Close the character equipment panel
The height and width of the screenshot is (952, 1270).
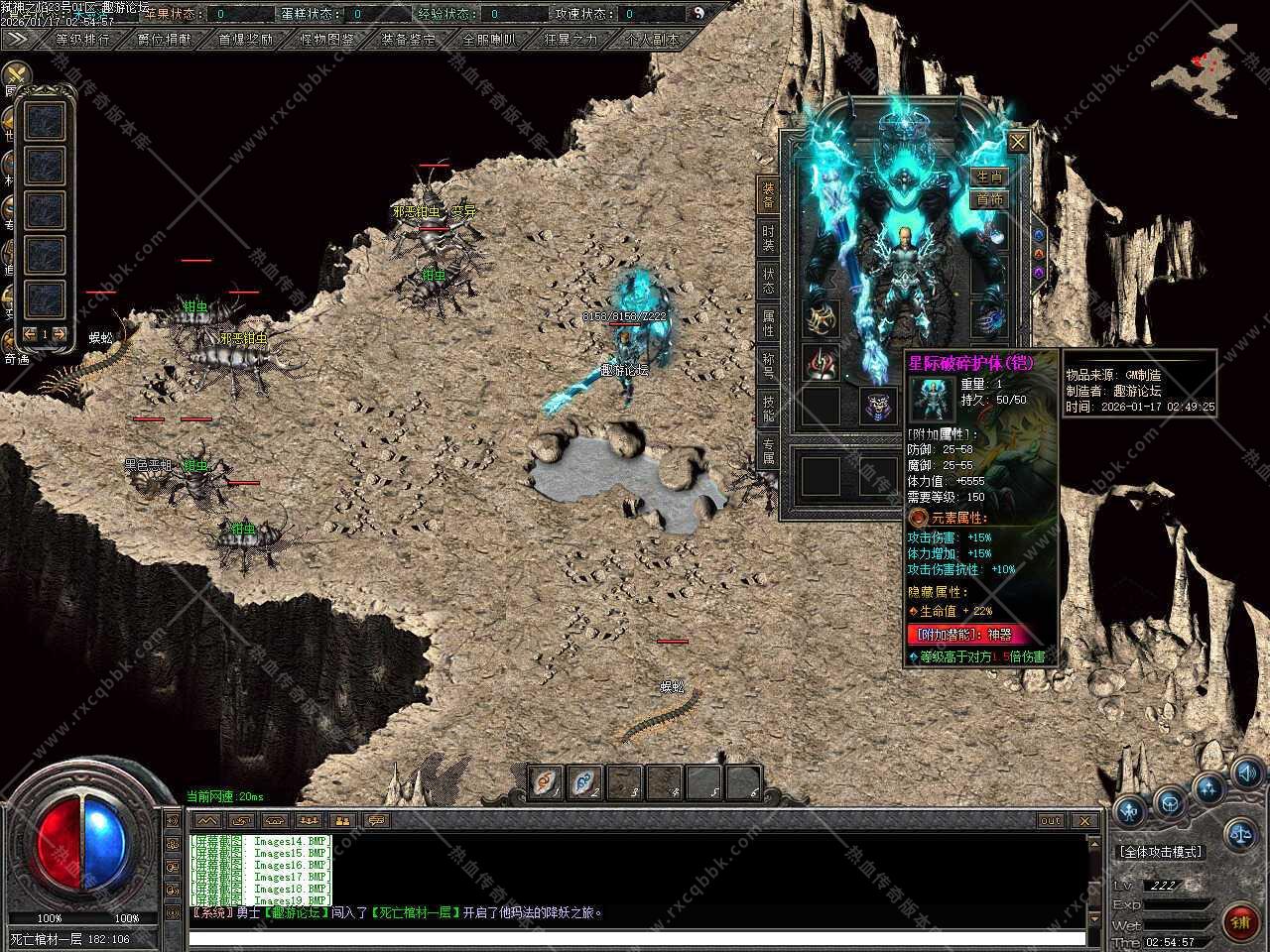pyautogui.click(x=1018, y=143)
